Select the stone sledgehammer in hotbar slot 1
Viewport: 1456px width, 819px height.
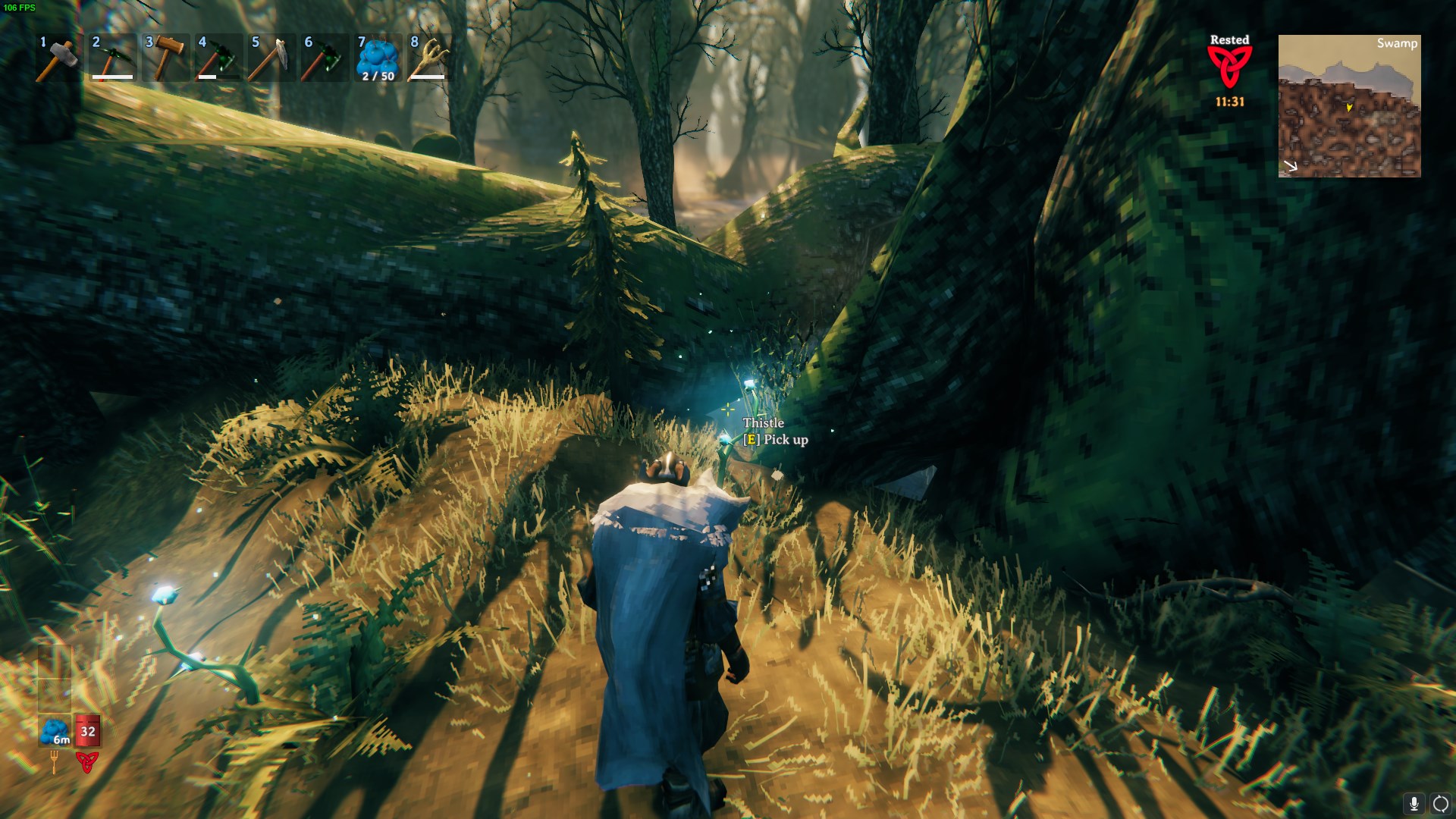click(x=59, y=58)
